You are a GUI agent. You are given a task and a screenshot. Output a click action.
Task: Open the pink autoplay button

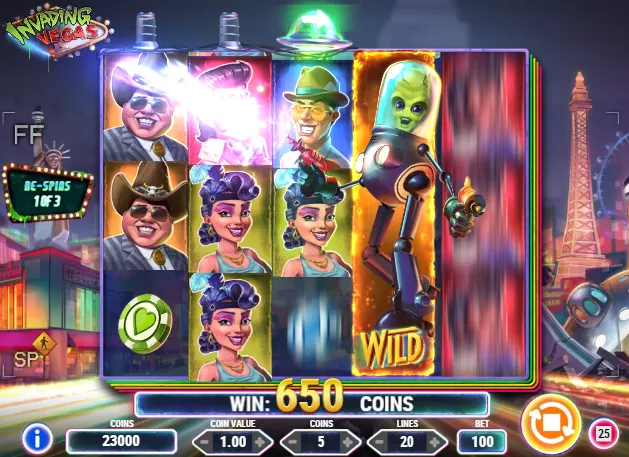[604, 433]
